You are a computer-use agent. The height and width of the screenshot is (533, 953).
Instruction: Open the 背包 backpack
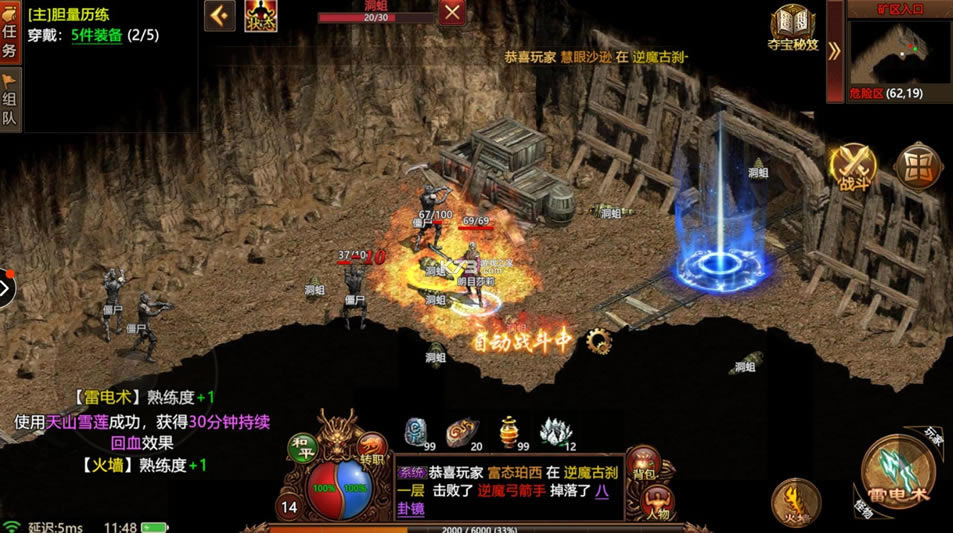pyautogui.click(x=644, y=465)
